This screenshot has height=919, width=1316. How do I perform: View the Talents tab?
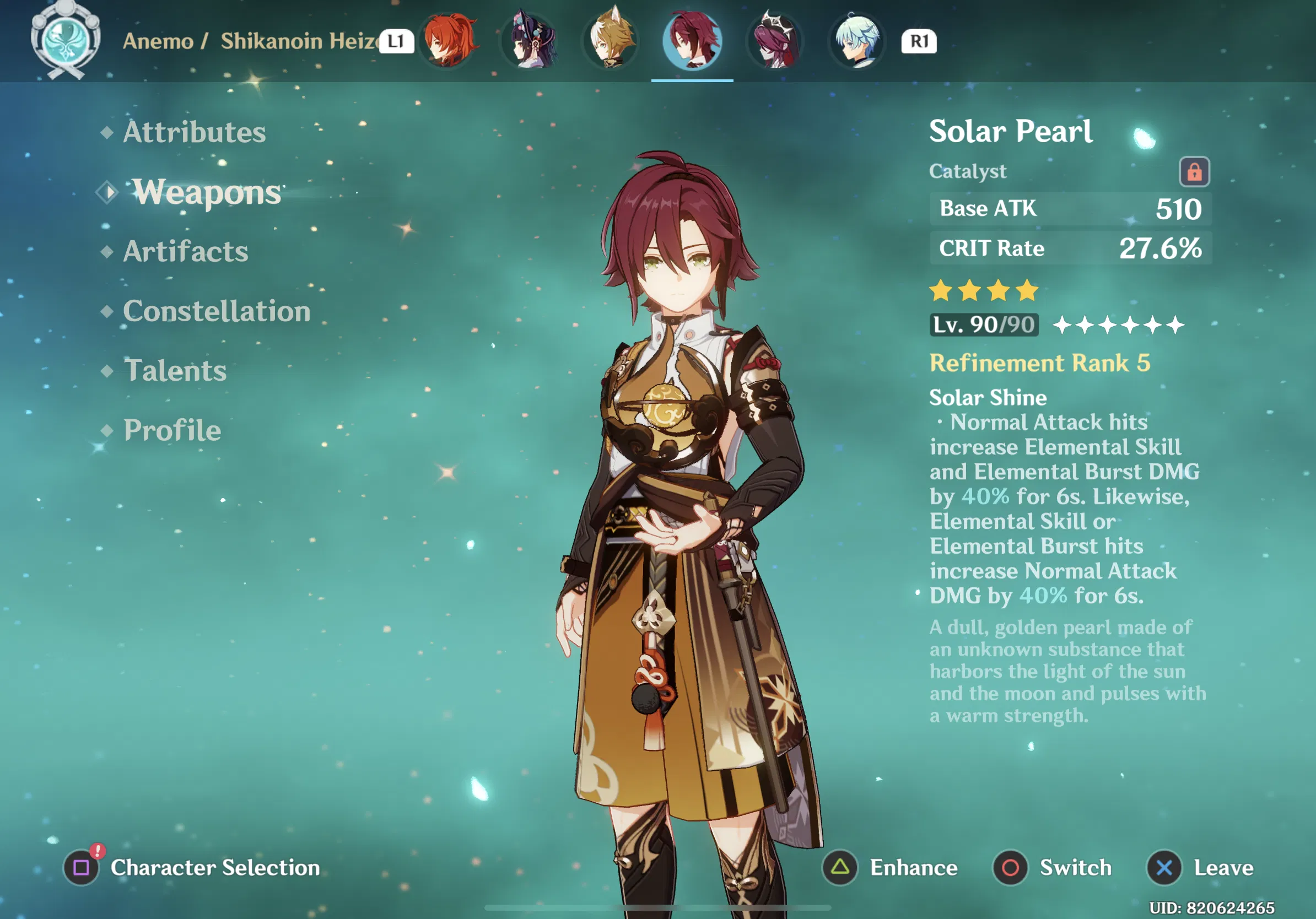175,371
